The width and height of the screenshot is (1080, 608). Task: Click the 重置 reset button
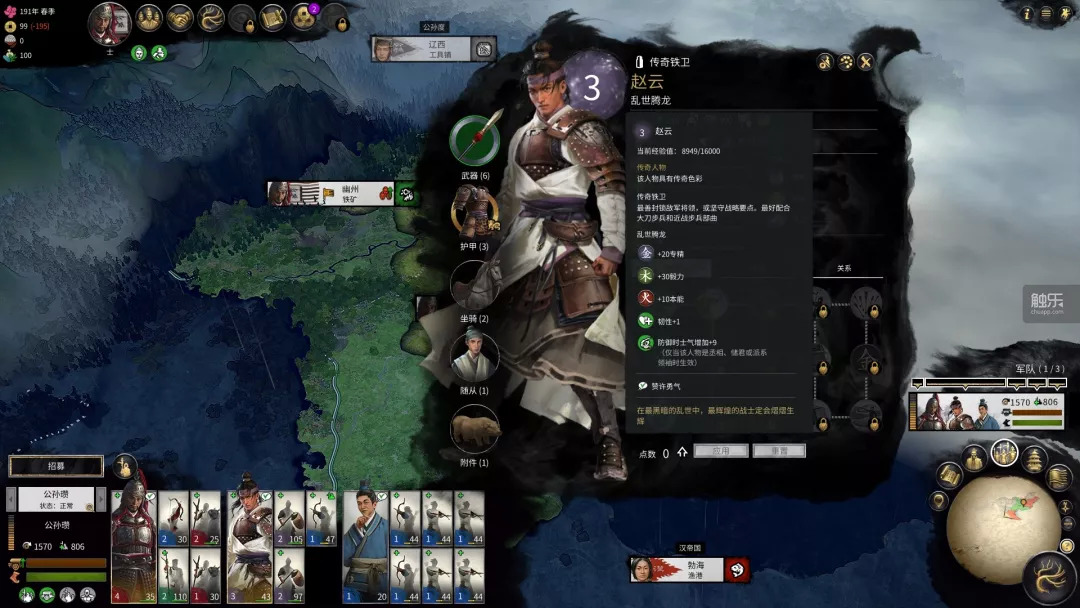click(779, 451)
